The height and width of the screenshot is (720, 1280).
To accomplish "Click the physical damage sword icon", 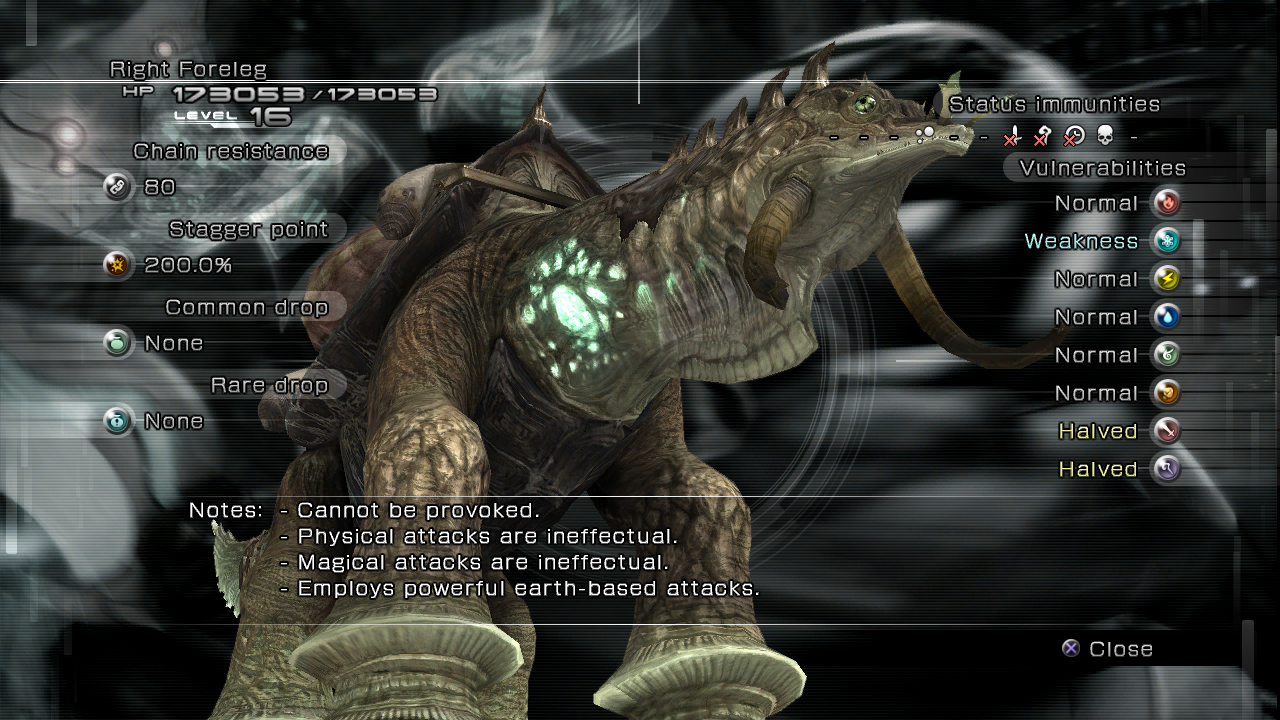I will [1166, 431].
